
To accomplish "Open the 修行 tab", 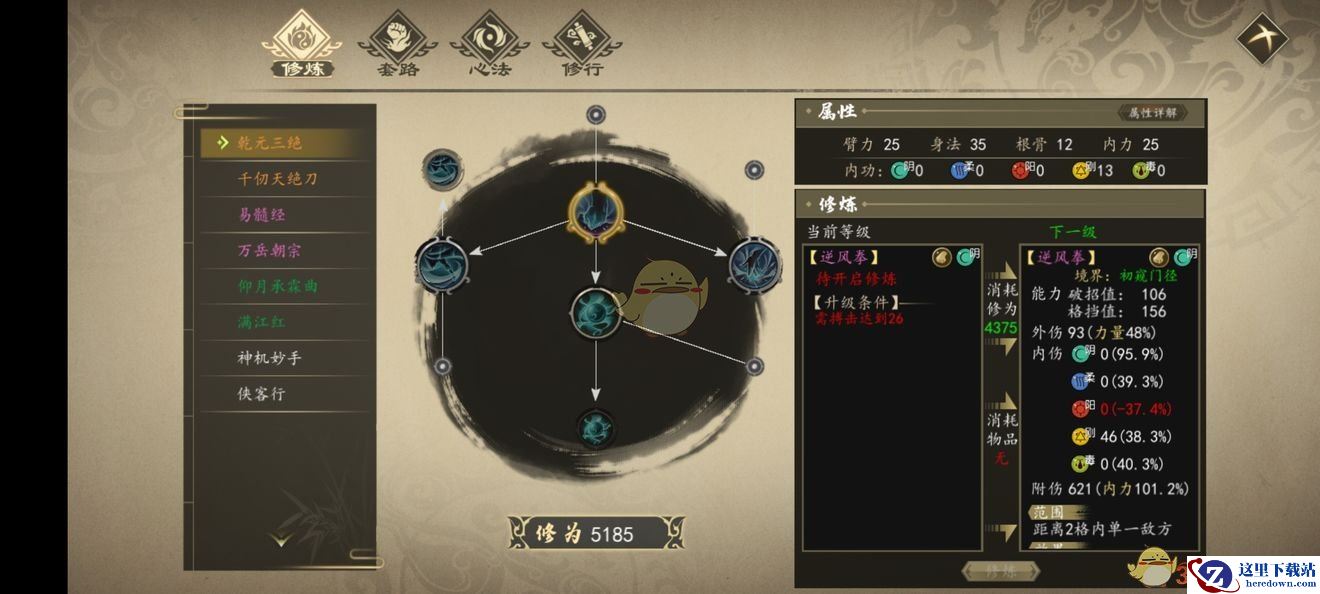I will (582, 44).
